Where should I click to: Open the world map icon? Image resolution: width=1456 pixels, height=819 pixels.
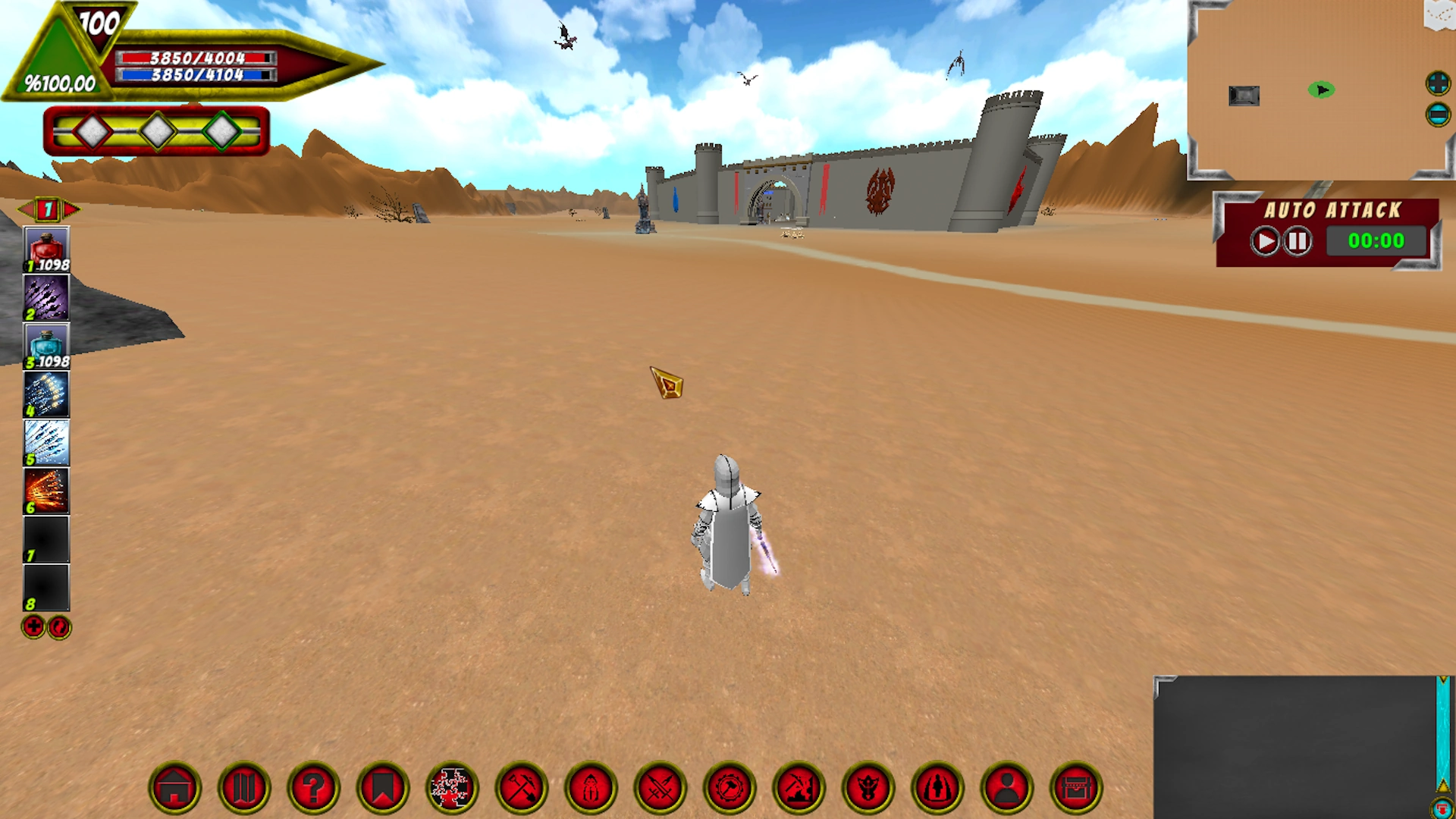(243, 787)
